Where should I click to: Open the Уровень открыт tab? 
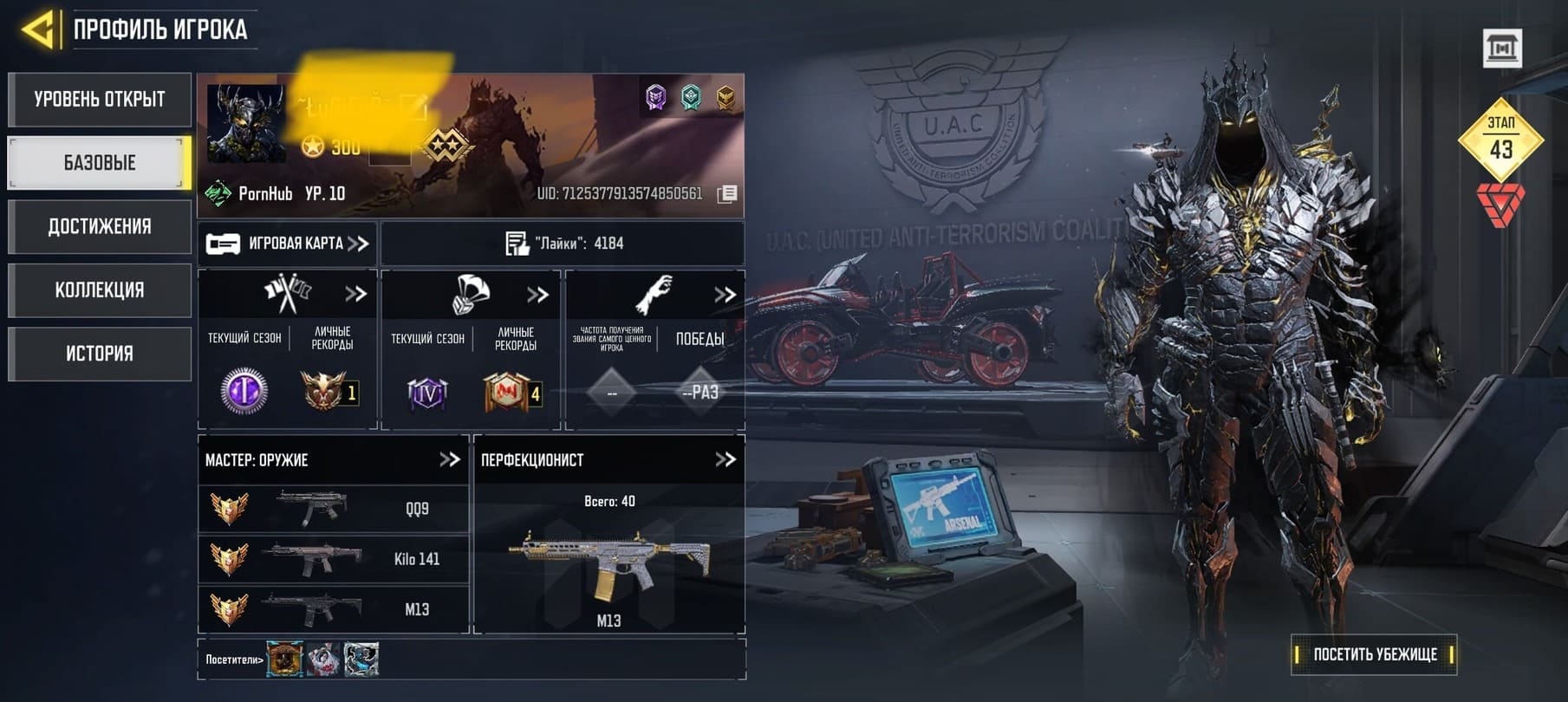click(x=100, y=99)
